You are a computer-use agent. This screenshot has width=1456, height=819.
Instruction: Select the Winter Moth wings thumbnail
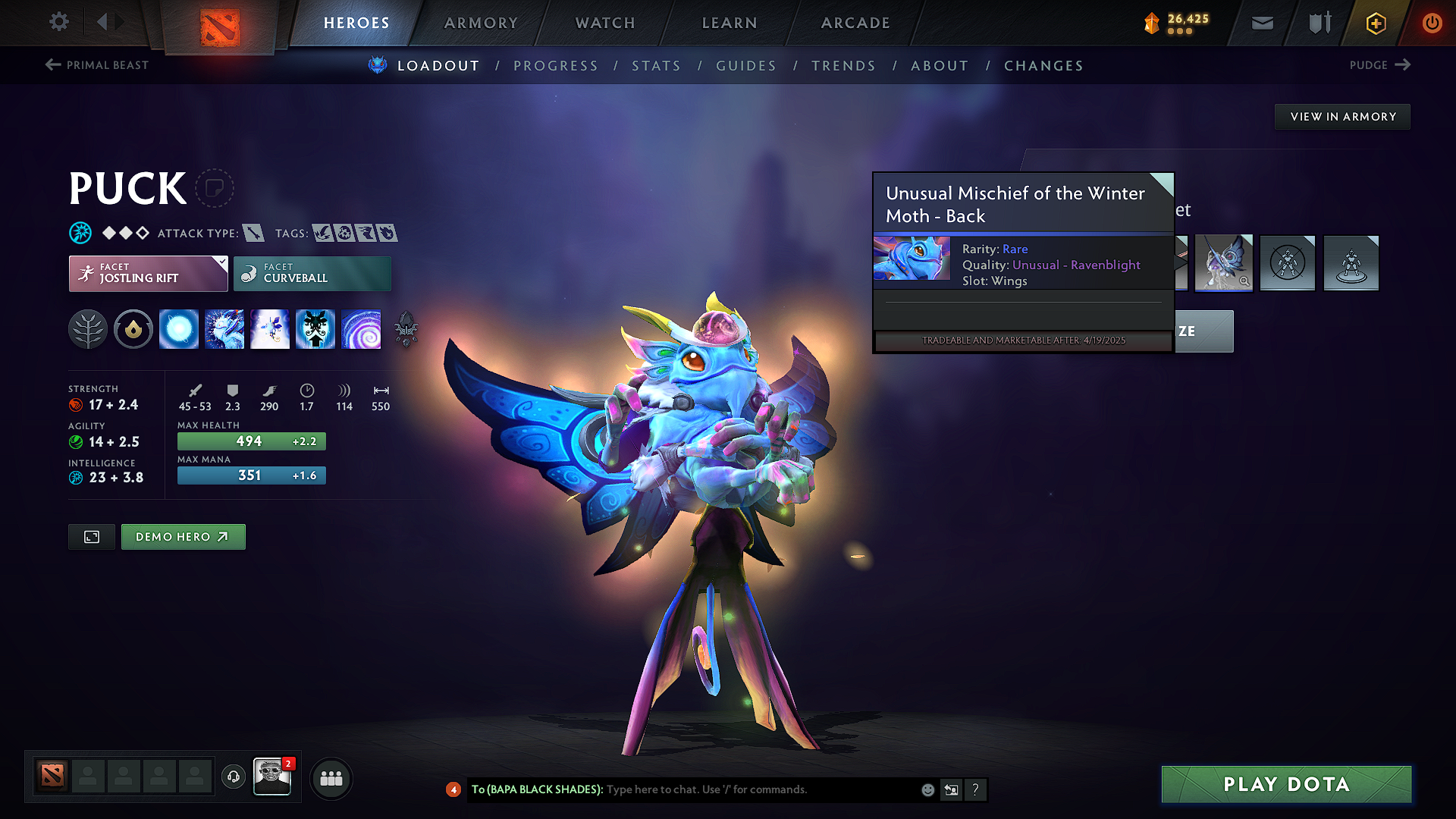1223,263
